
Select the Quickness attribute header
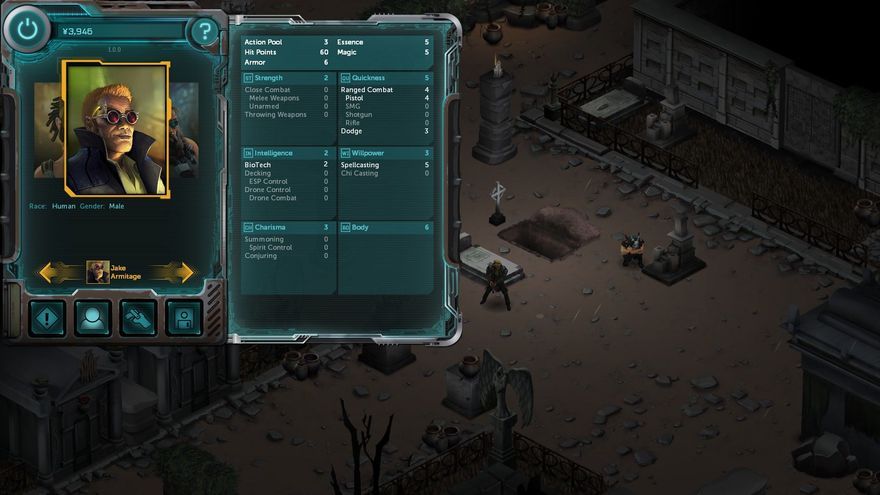click(x=385, y=77)
